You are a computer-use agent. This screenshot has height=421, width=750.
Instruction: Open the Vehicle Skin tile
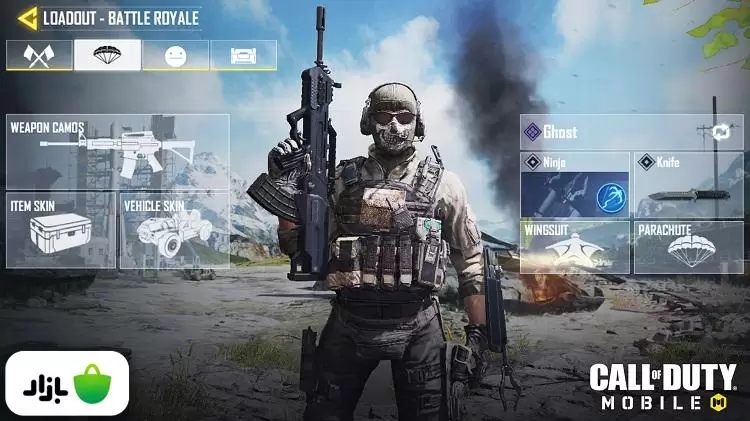tap(173, 231)
